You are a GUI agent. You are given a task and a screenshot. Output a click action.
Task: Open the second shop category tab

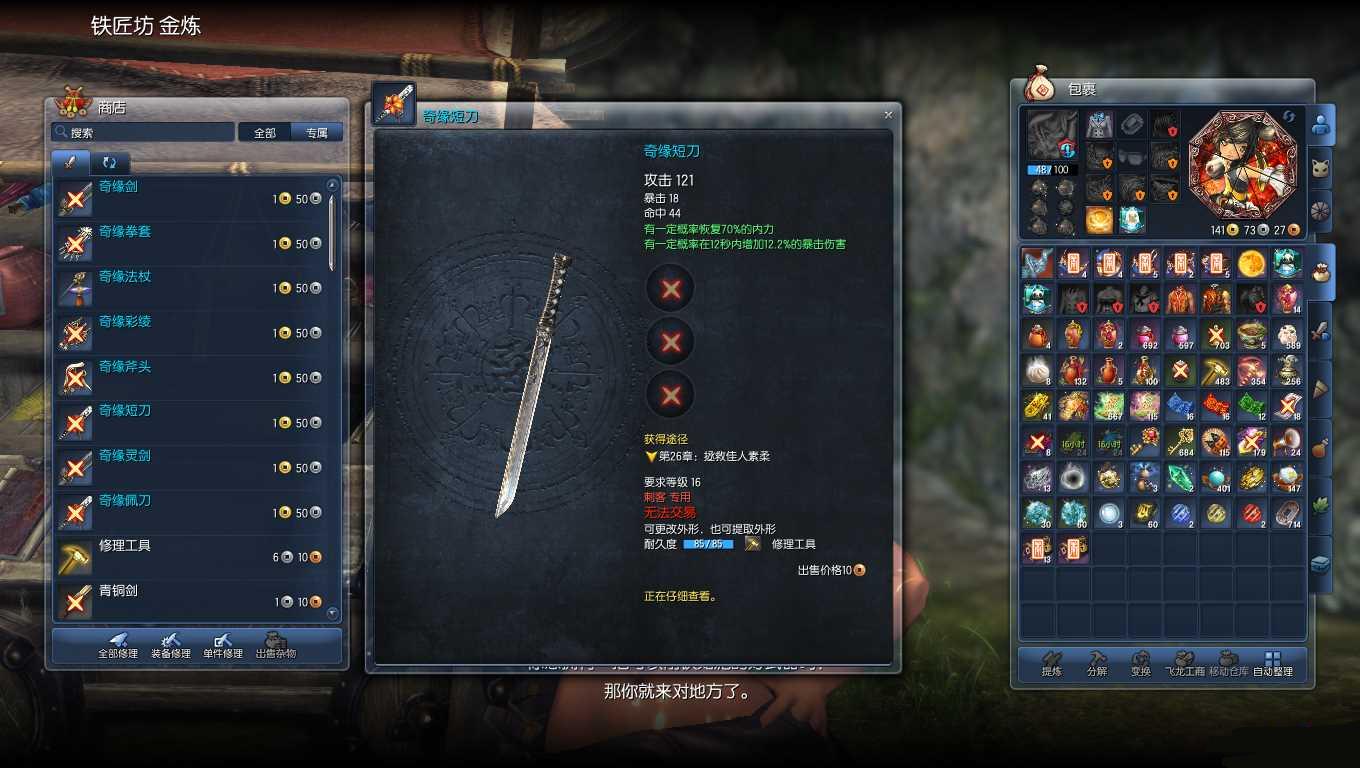click(x=110, y=162)
